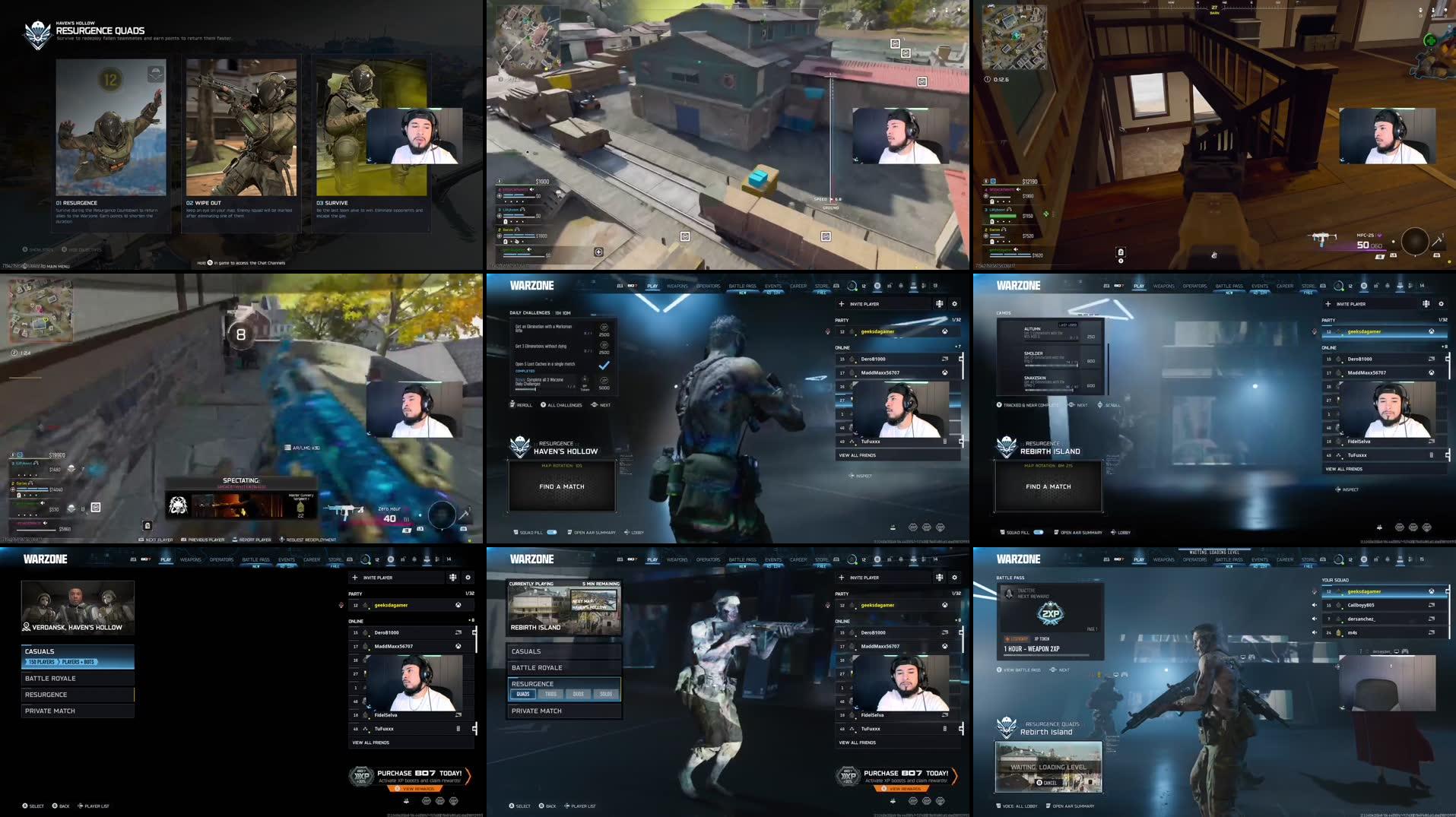Image resolution: width=1456 pixels, height=817 pixels.
Task: Select QUADS under the Resurgence playlist
Action: pyautogui.click(x=523, y=694)
